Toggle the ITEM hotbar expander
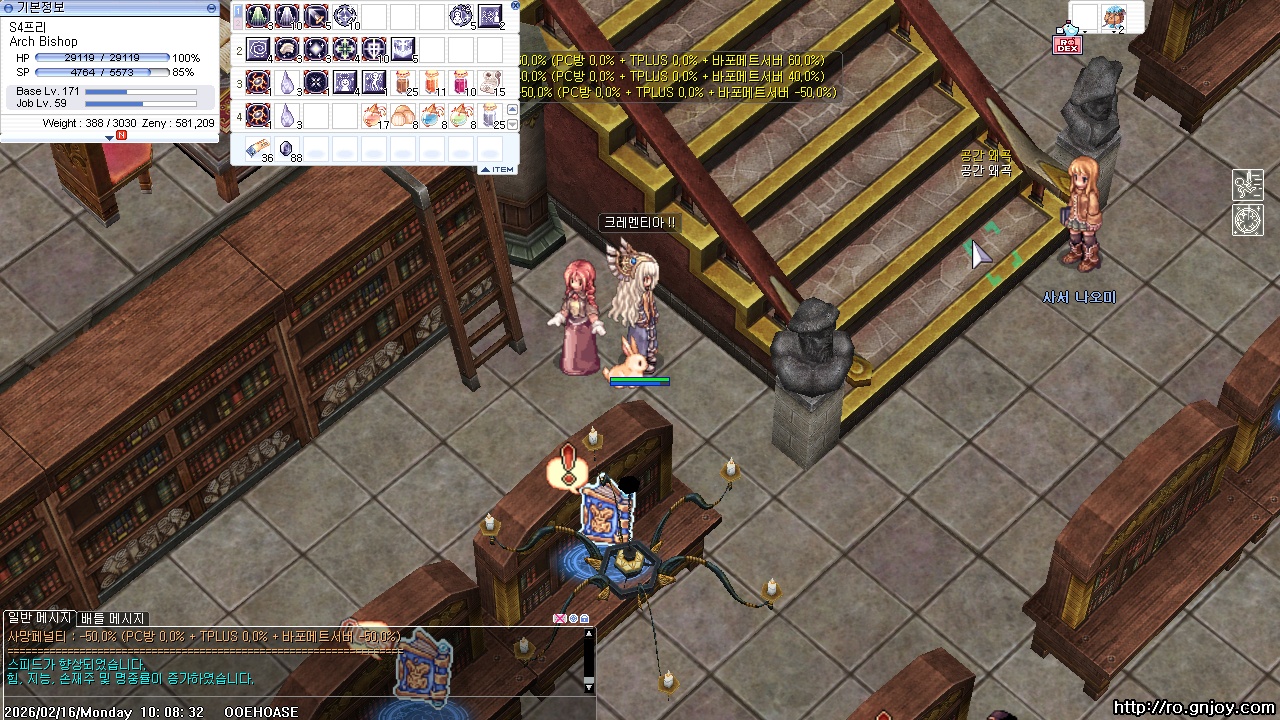 497,170
